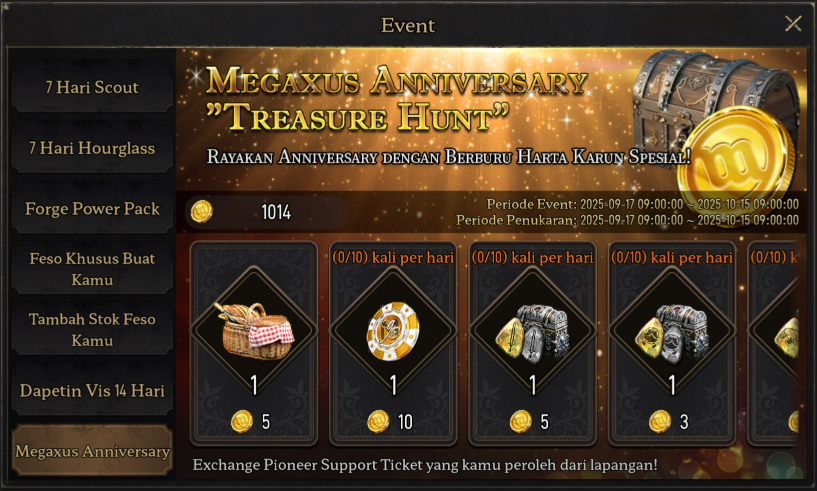
Task: Close the Event window
Action: click(793, 24)
